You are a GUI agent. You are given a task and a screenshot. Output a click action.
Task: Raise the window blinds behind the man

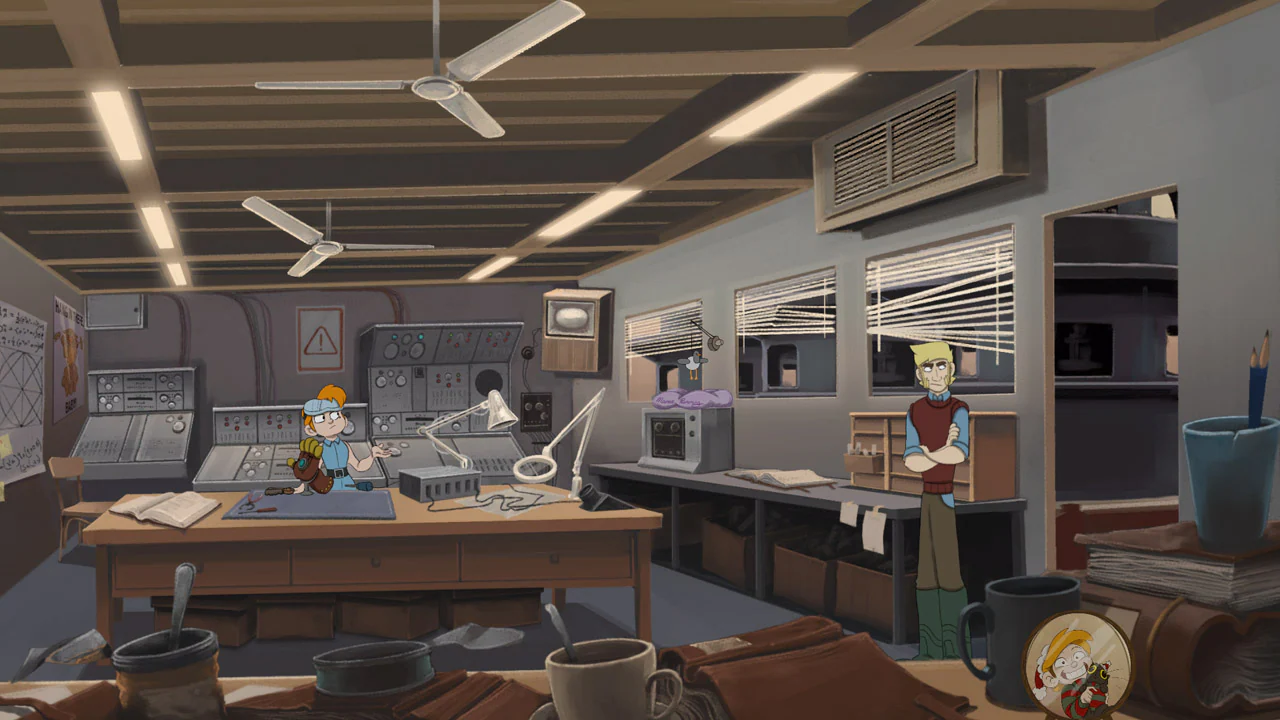point(940,300)
